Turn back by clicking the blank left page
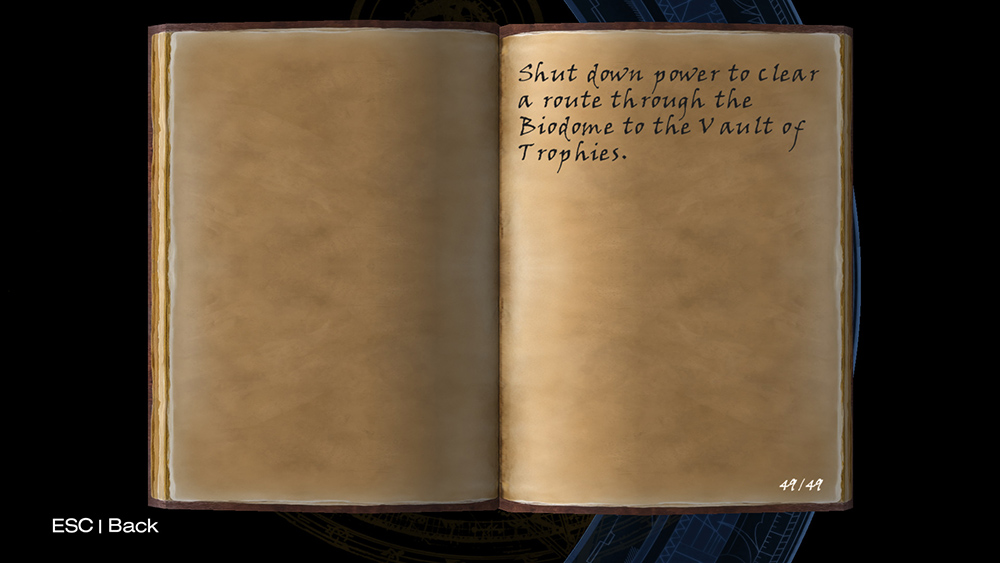The width and height of the screenshot is (1000, 563). pos(330,265)
